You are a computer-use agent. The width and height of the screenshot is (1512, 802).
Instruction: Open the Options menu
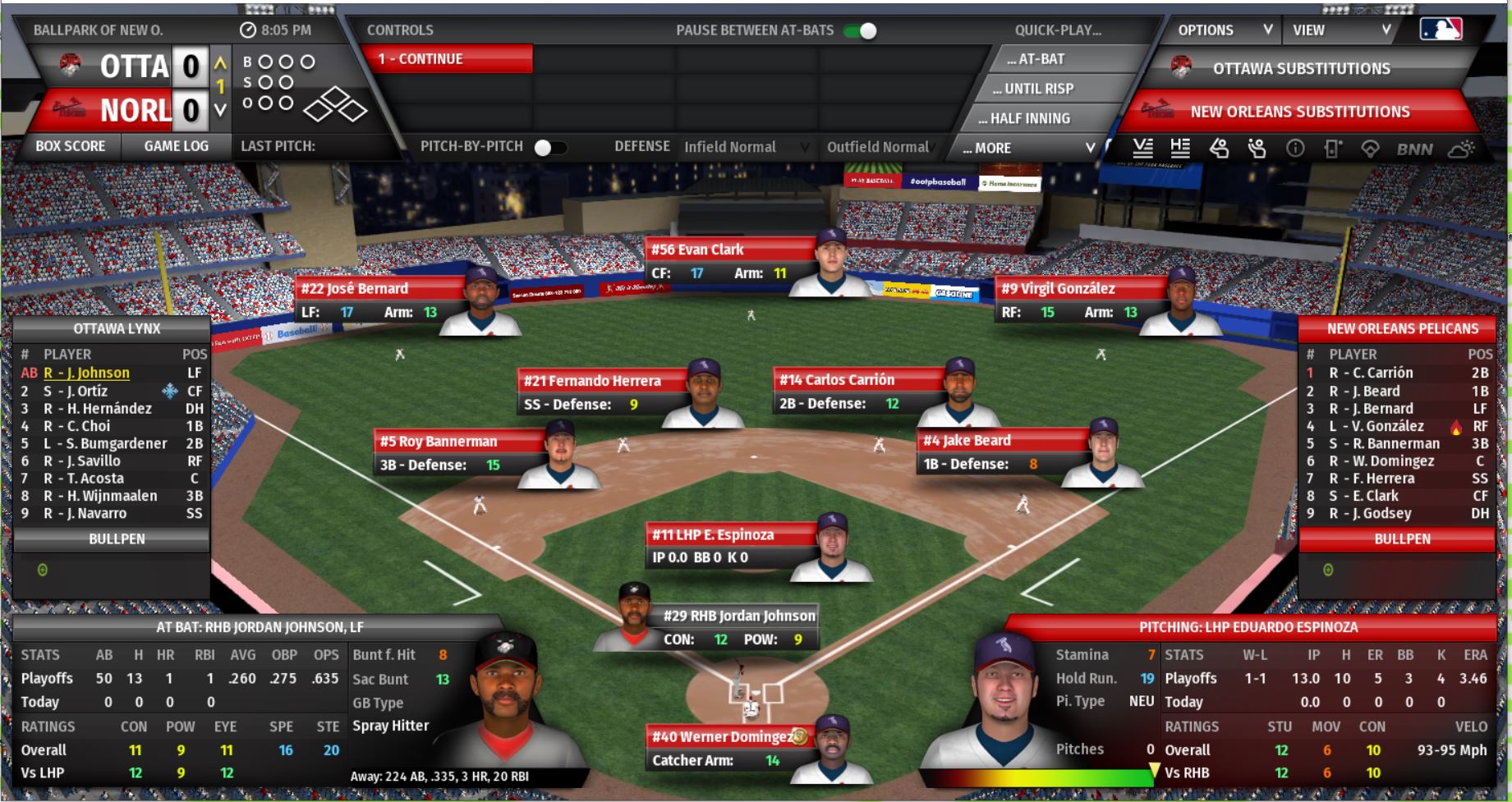1224,30
